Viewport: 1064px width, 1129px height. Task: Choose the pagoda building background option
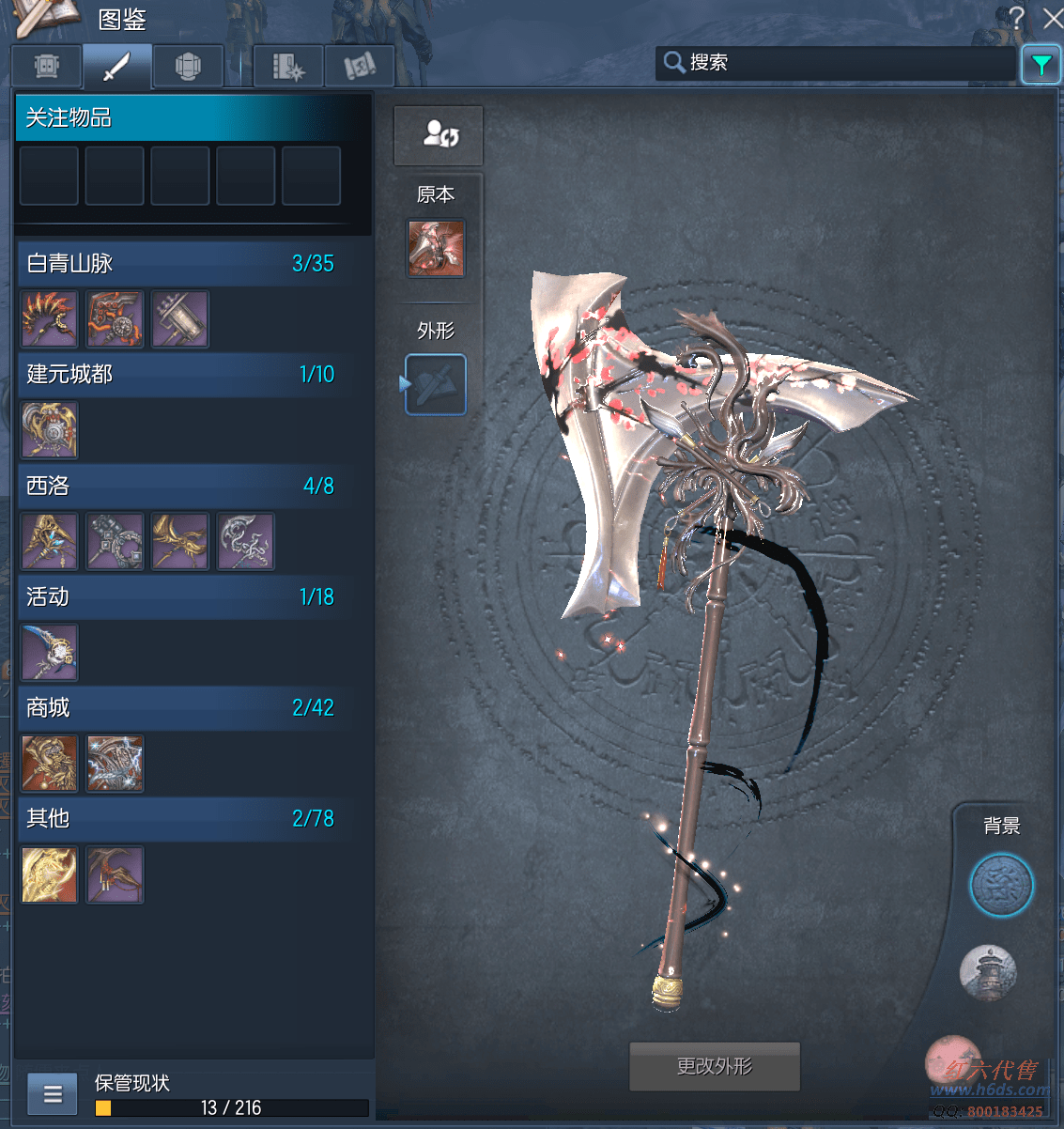(x=988, y=972)
